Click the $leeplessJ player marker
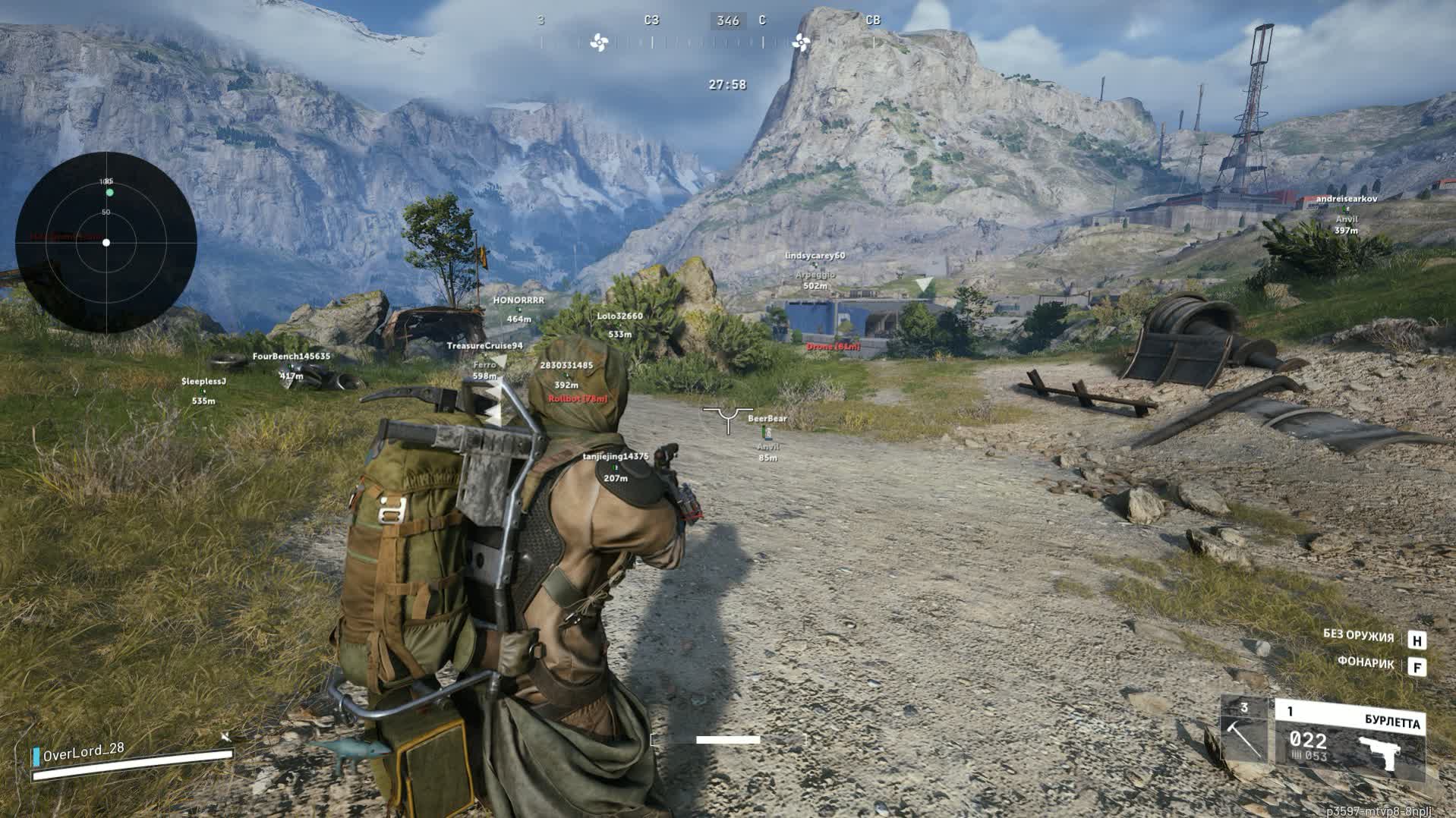The width and height of the screenshot is (1456, 818). [203, 382]
